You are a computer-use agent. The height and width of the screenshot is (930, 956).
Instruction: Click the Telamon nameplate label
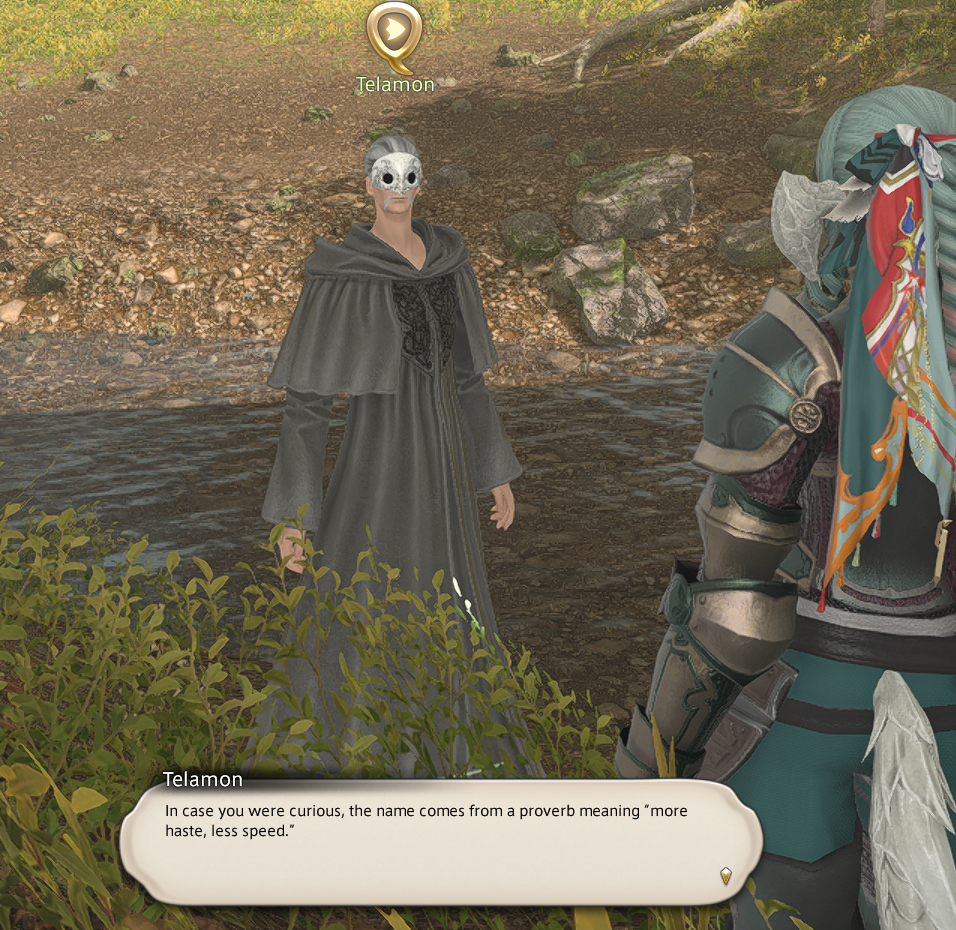pos(396,85)
